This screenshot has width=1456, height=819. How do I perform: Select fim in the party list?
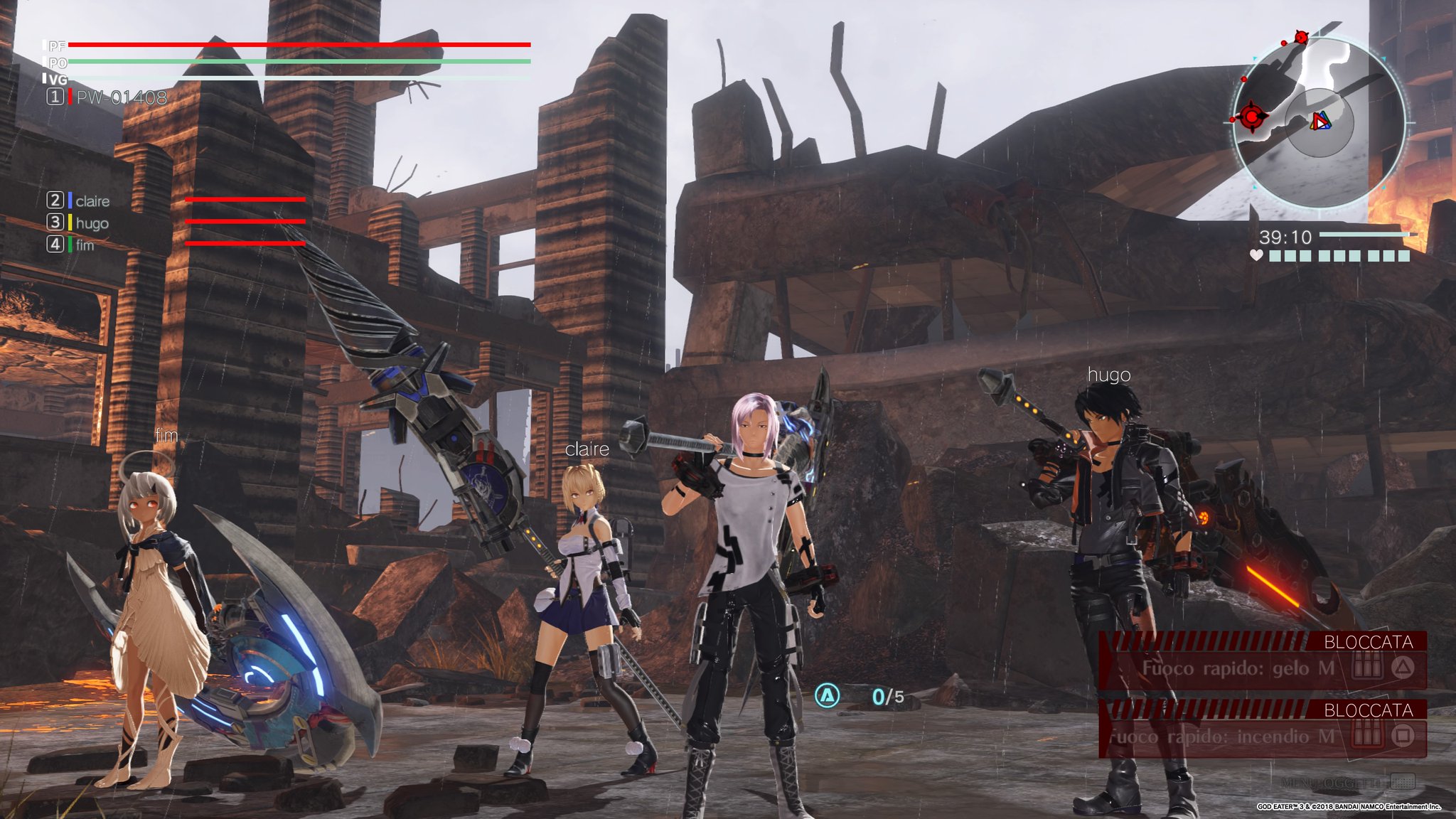pos(85,245)
